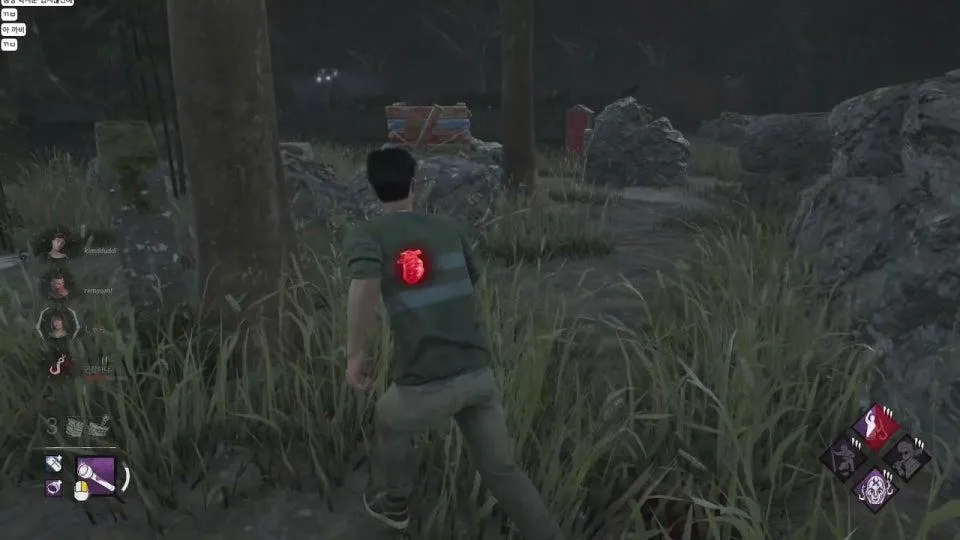Click the battery add-on icon
Screen dimensions: 960x540
pyautogui.click(x=54, y=464)
